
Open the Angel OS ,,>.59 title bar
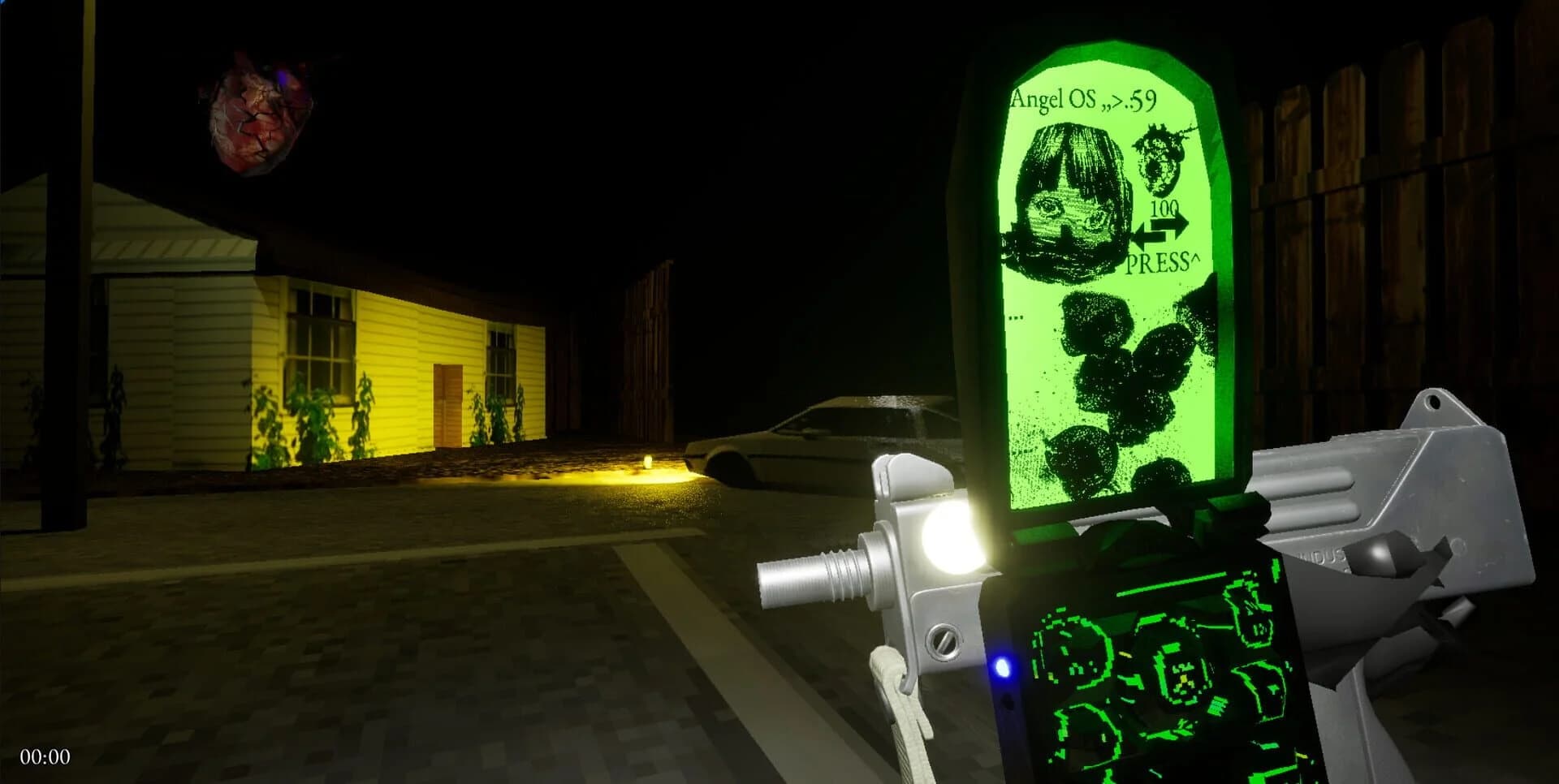(1085, 99)
